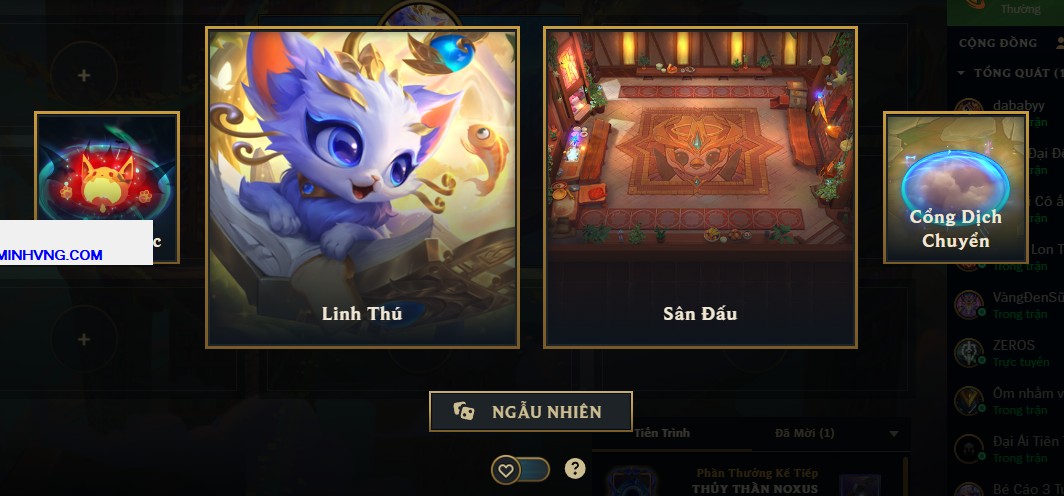Select the Sân Đấu arena card
Image resolution: width=1064 pixels, height=496 pixels.
(x=700, y=187)
